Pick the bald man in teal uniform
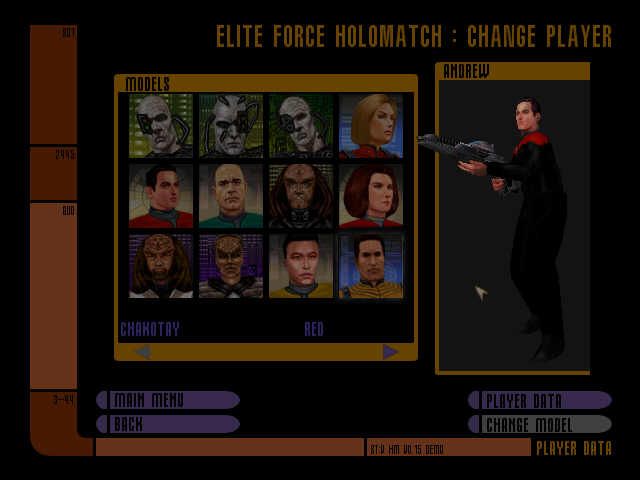This screenshot has height=480, width=640. 231,196
